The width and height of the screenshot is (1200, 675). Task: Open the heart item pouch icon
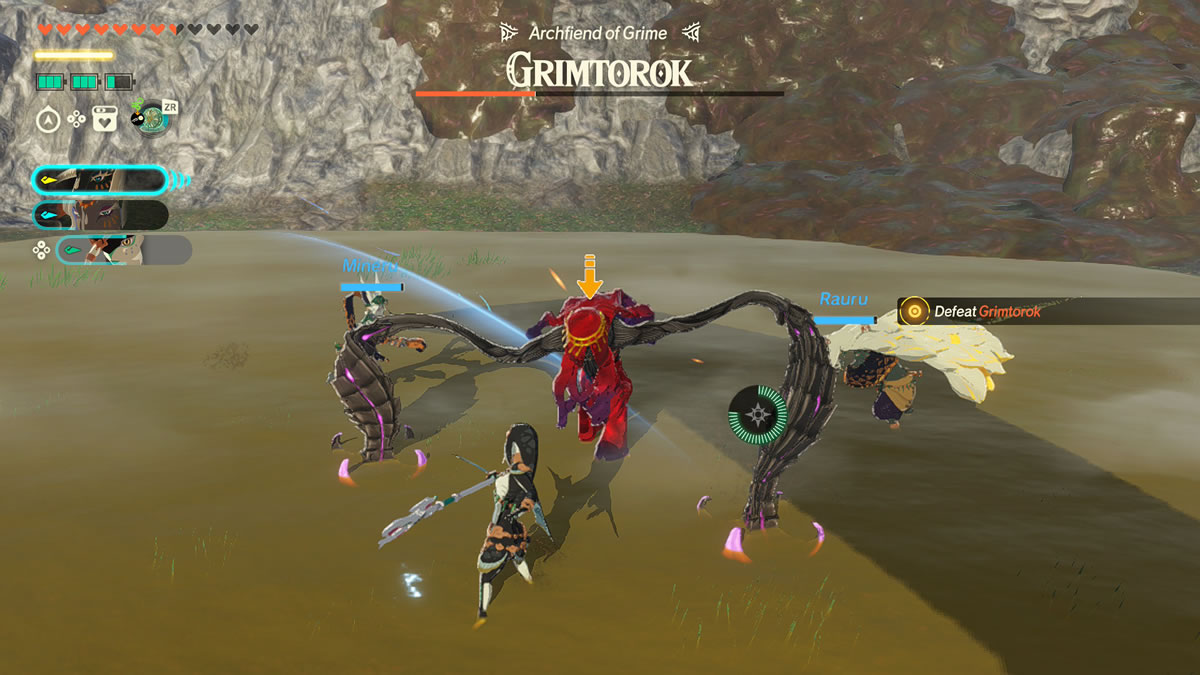[105, 120]
